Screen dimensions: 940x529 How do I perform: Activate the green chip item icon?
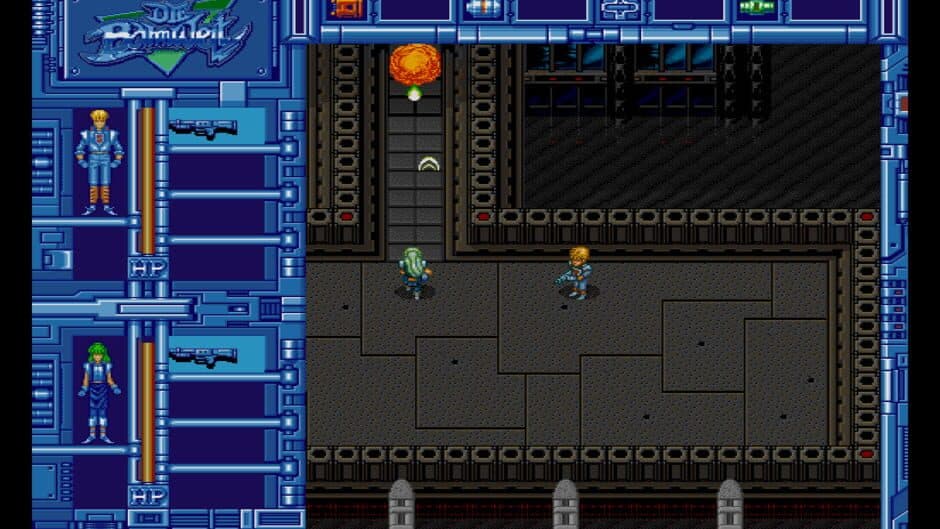pos(757,9)
